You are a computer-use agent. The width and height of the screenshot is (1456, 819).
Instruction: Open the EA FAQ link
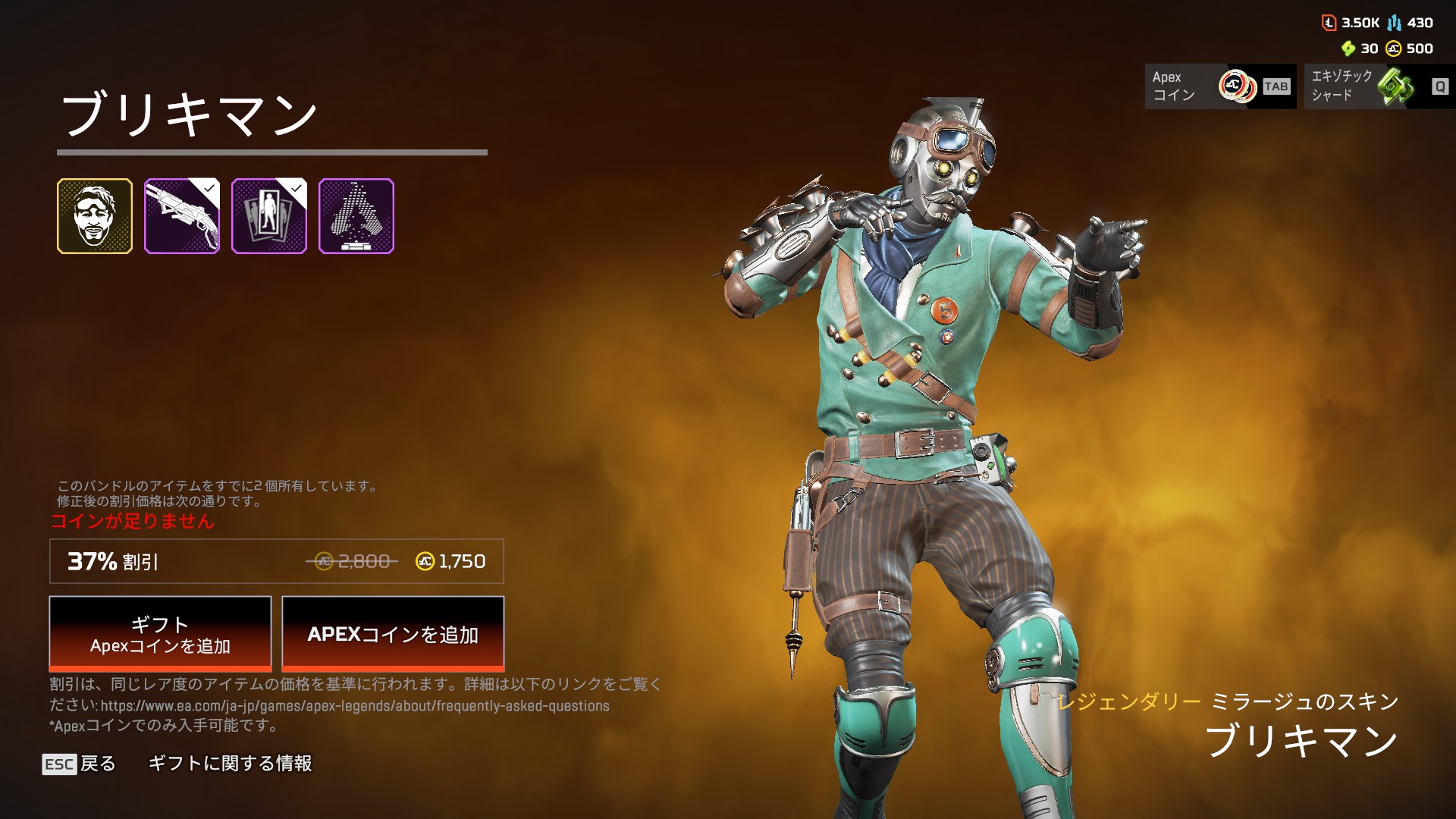tap(355, 706)
